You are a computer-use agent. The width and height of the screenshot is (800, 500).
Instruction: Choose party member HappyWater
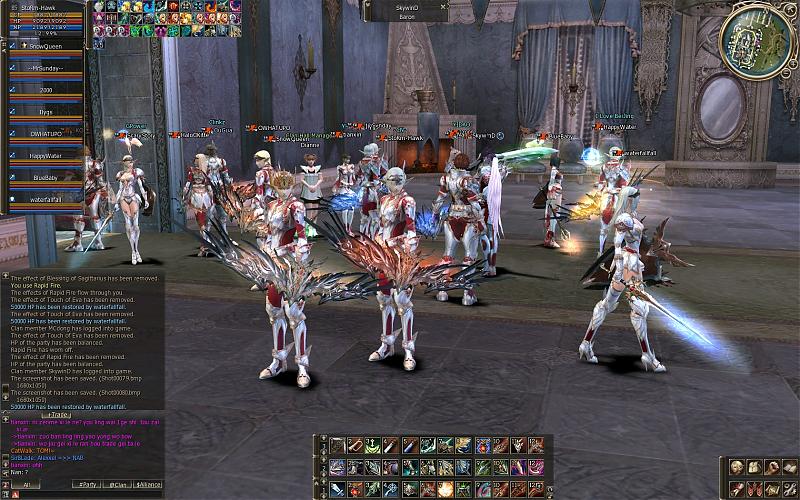pyautogui.click(x=46, y=156)
